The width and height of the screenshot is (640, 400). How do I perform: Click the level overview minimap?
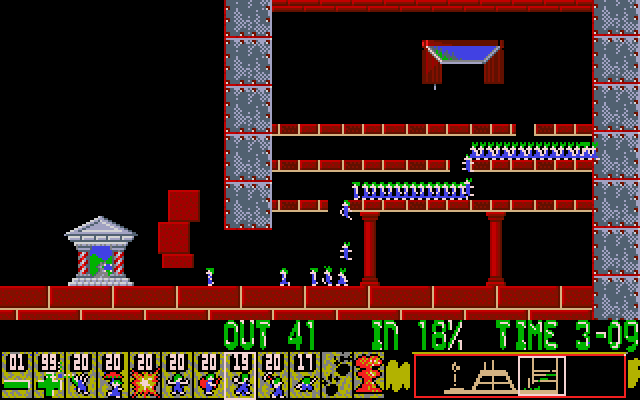tap(512, 376)
